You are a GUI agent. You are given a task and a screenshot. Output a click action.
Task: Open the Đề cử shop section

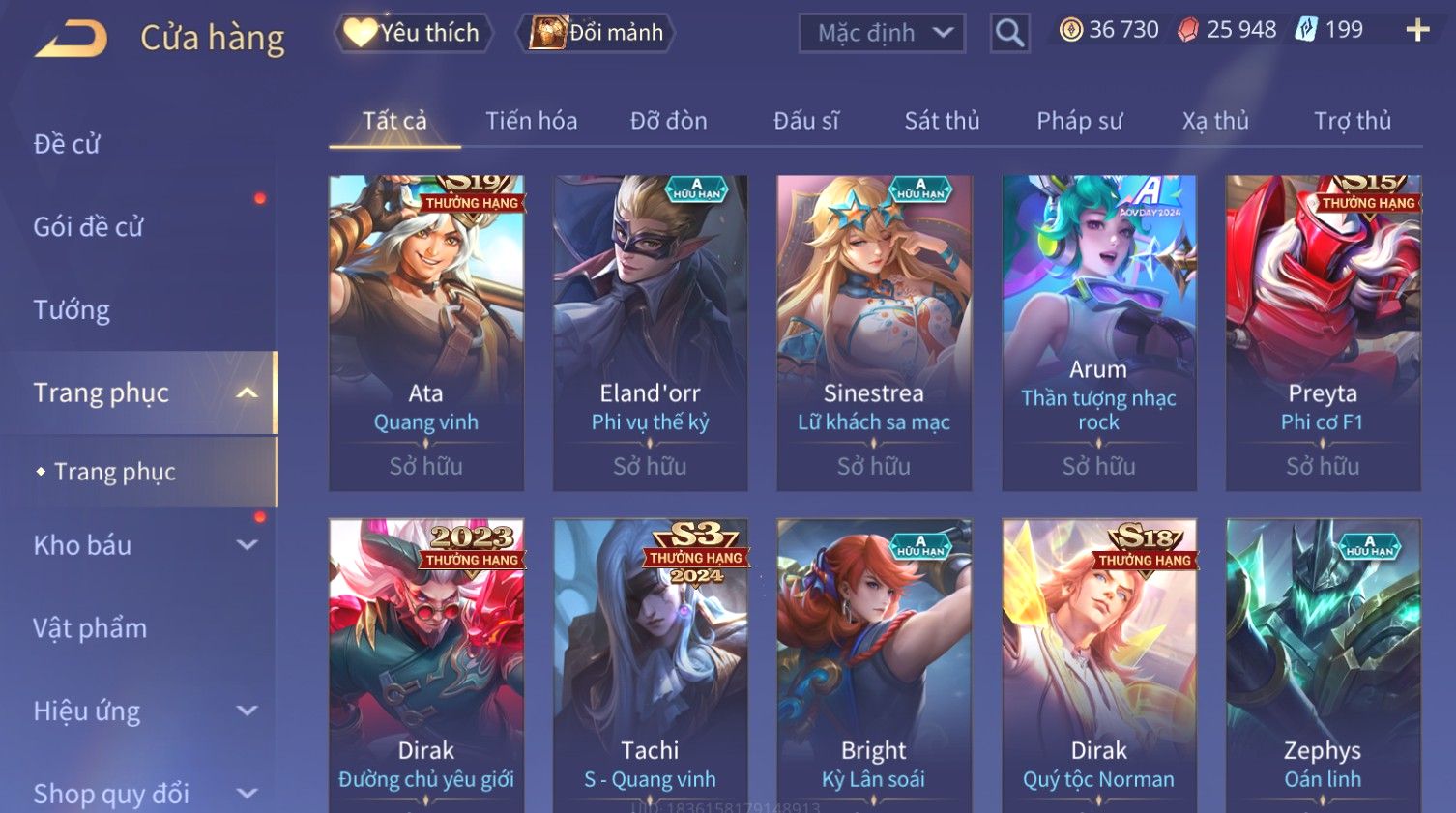click(x=68, y=144)
